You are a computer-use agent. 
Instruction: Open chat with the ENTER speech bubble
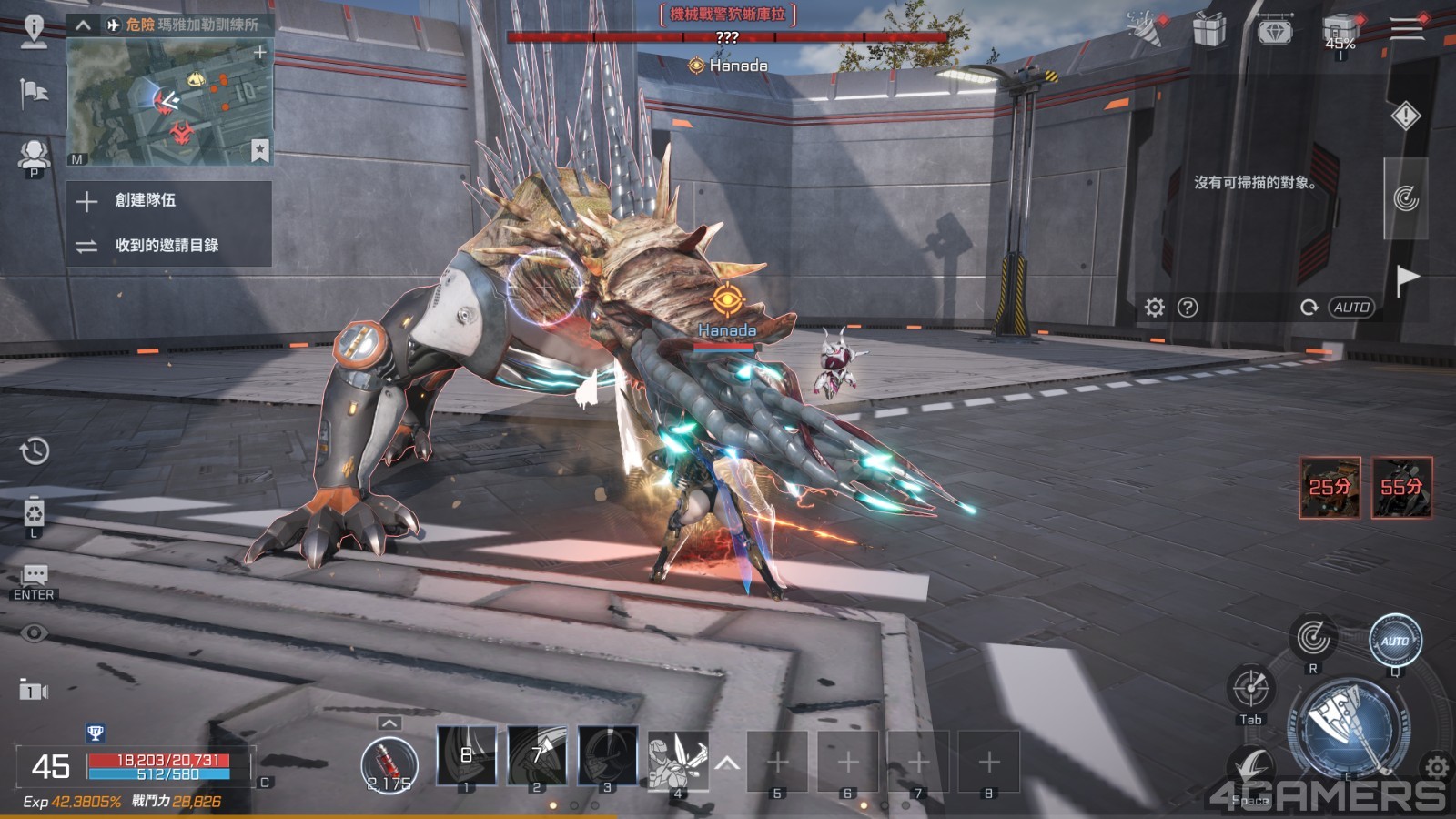pyautogui.click(x=35, y=580)
